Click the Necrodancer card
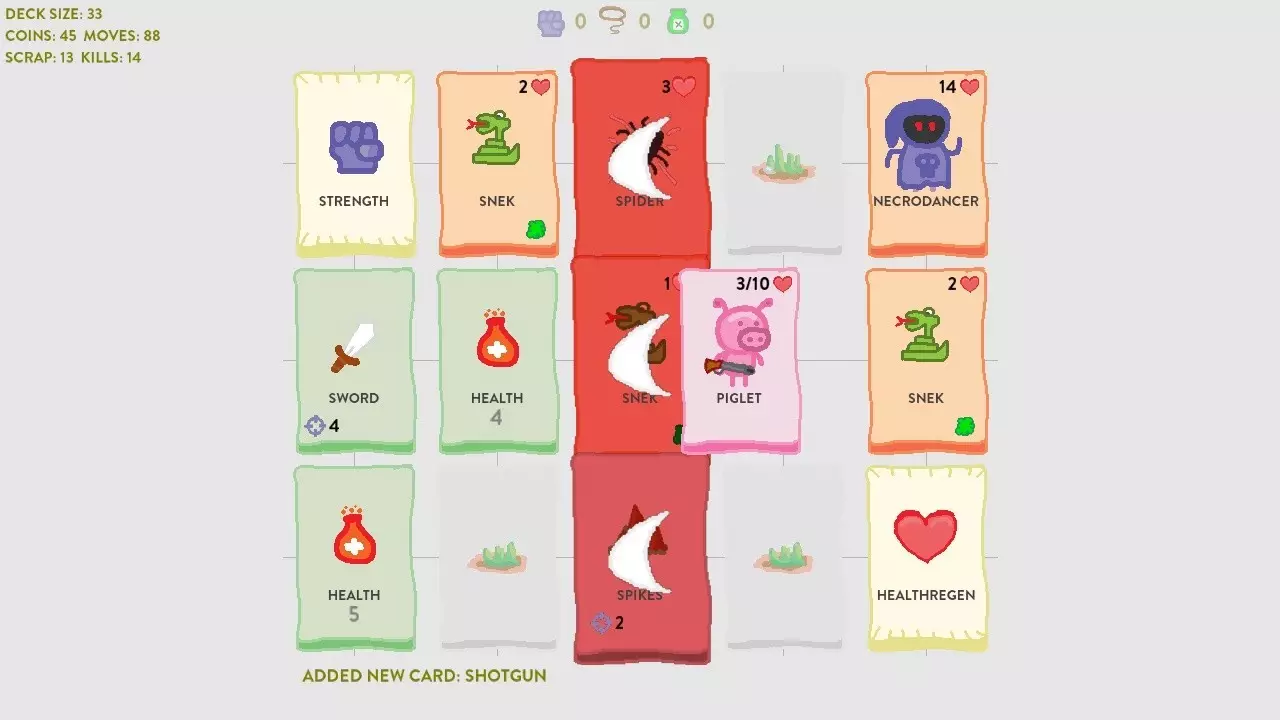Viewport: 1280px width, 720px height. pyautogui.click(x=926, y=160)
